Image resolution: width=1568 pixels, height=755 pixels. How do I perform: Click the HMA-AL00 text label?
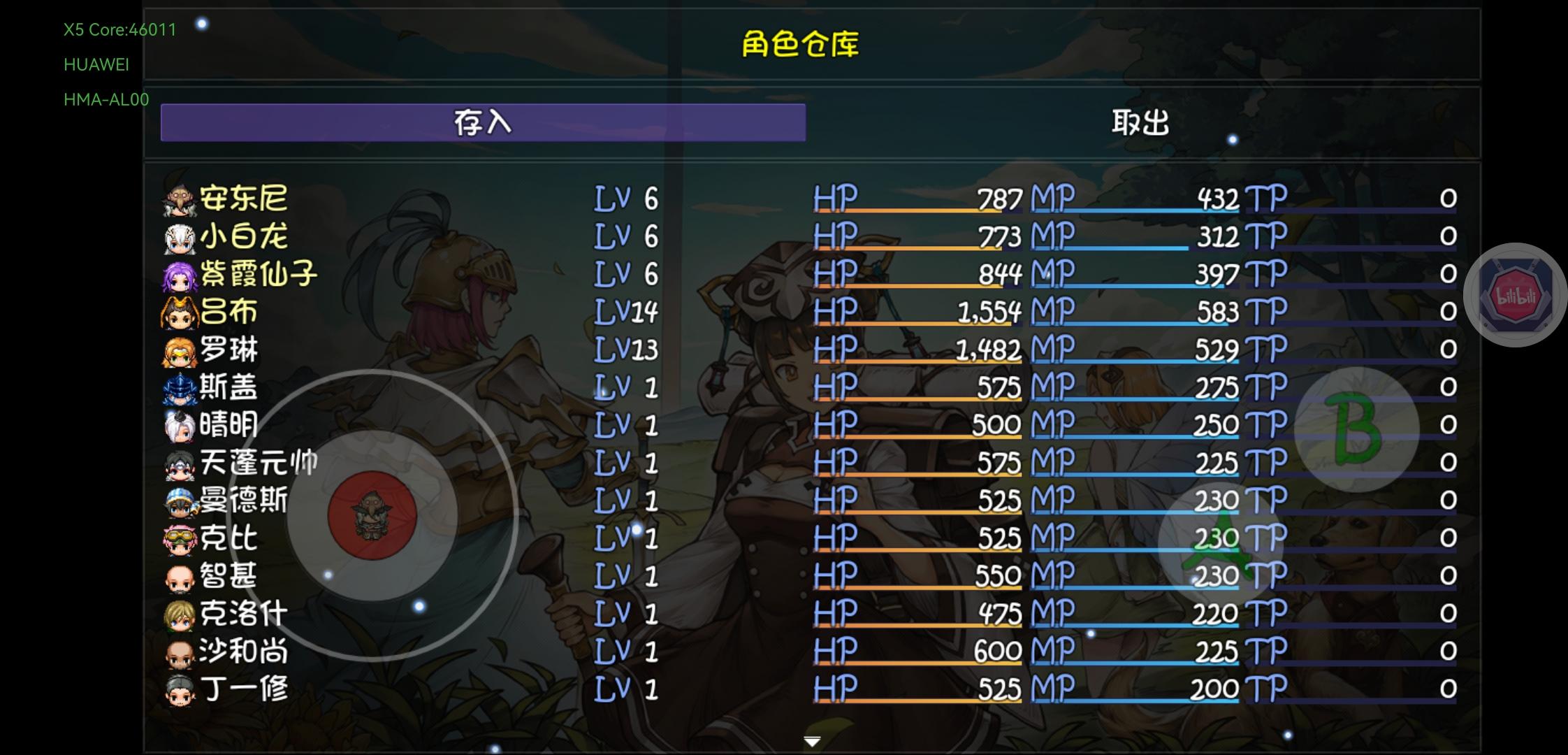(106, 99)
